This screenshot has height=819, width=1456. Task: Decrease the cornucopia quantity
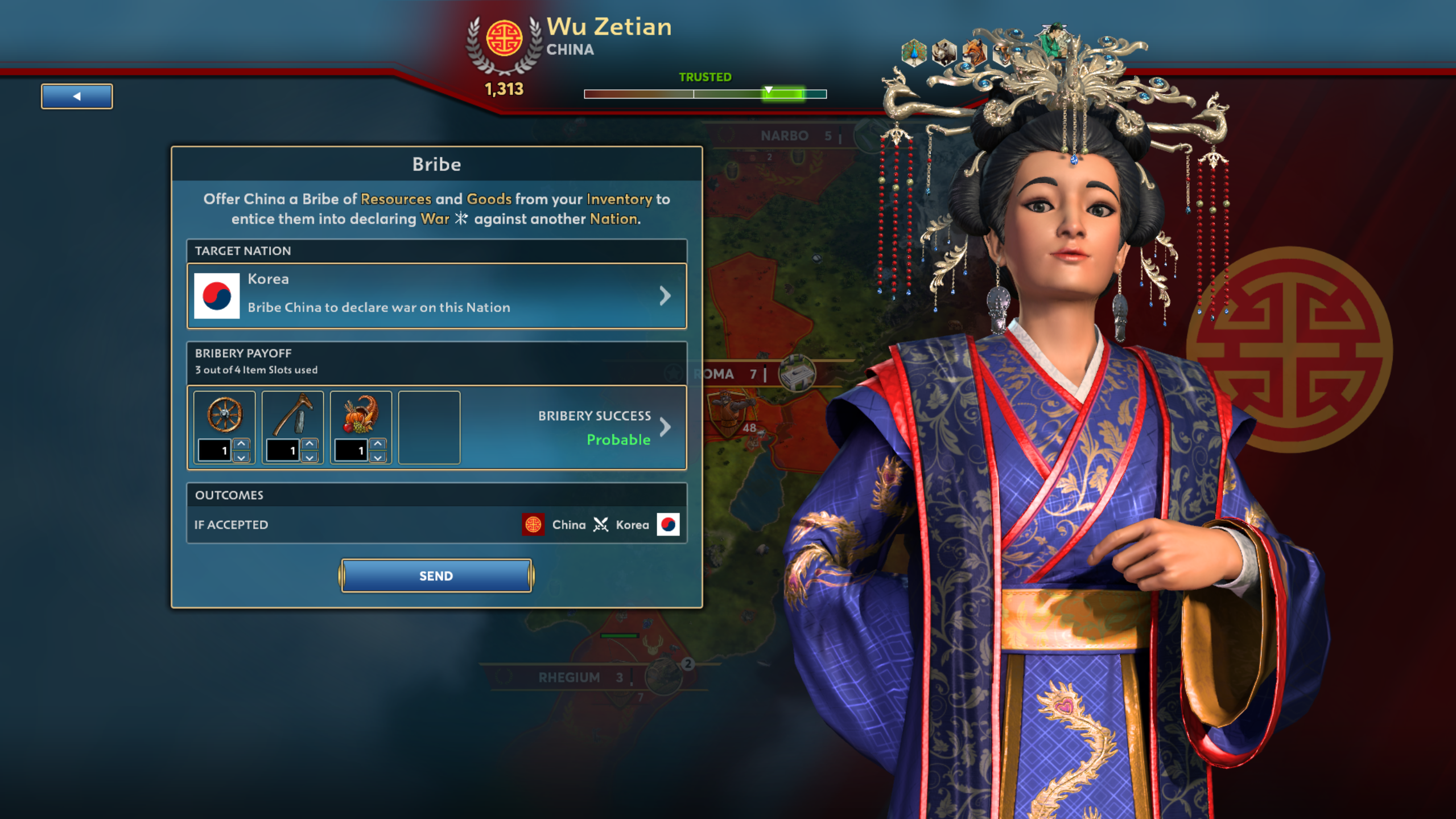pos(378,456)
